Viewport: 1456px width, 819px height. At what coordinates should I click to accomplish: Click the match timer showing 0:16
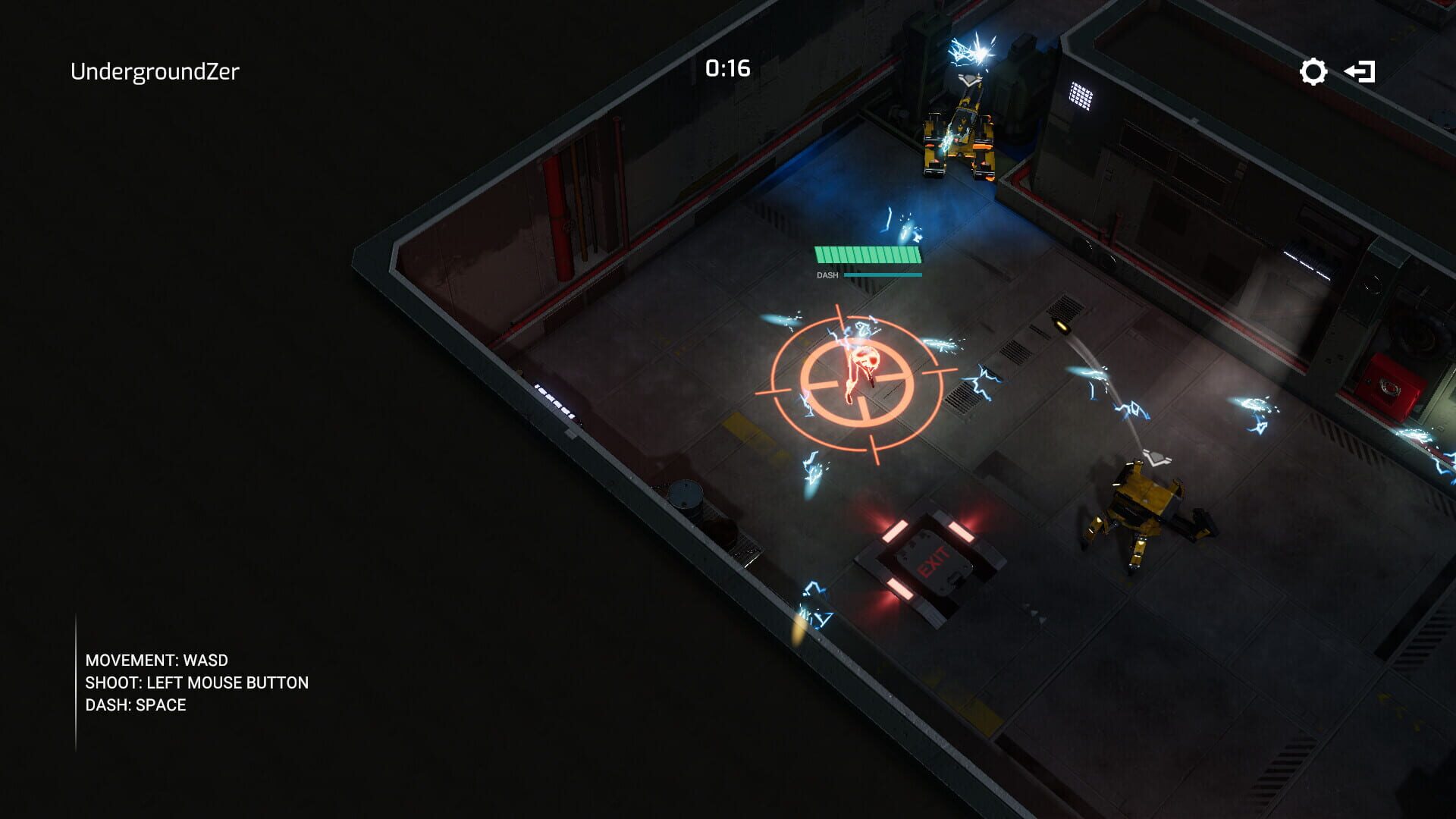[x=727, y=68]
